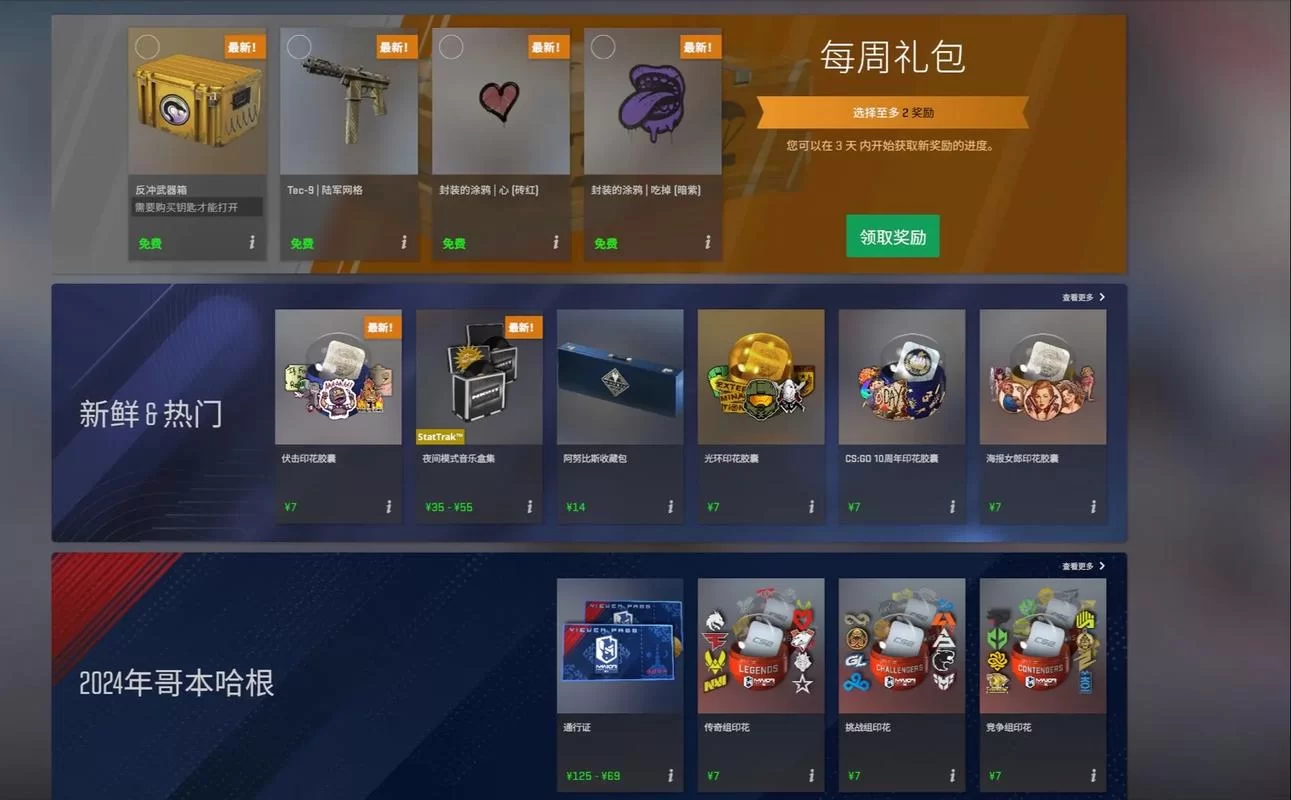The image size is (1291, 800).
Task: Click the chevron next to 2024年哥本哈根 查看更多
Action: (x=1100, y=565)
